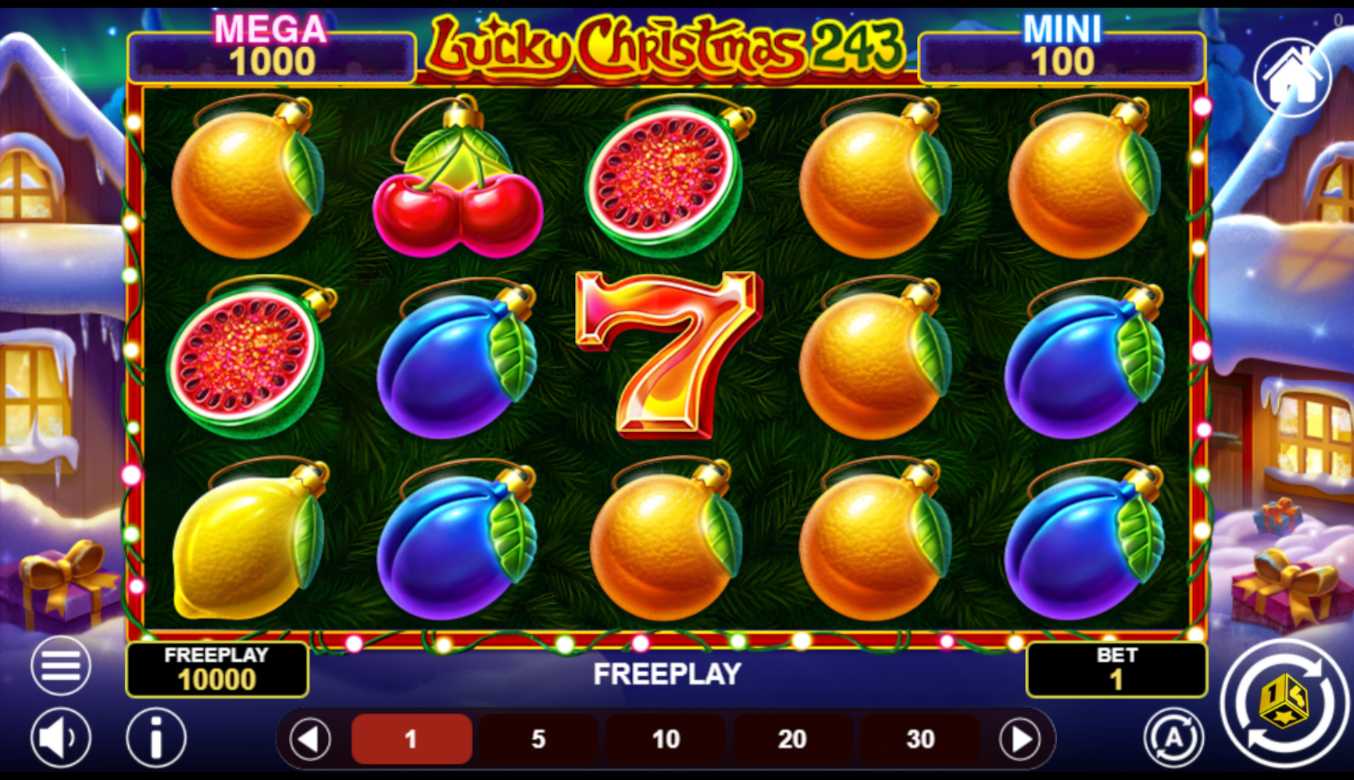Image resolution: width=1354 pixels, height=780 pixels.
Task: Open the hamburger menu
Action: coord(61,666)
